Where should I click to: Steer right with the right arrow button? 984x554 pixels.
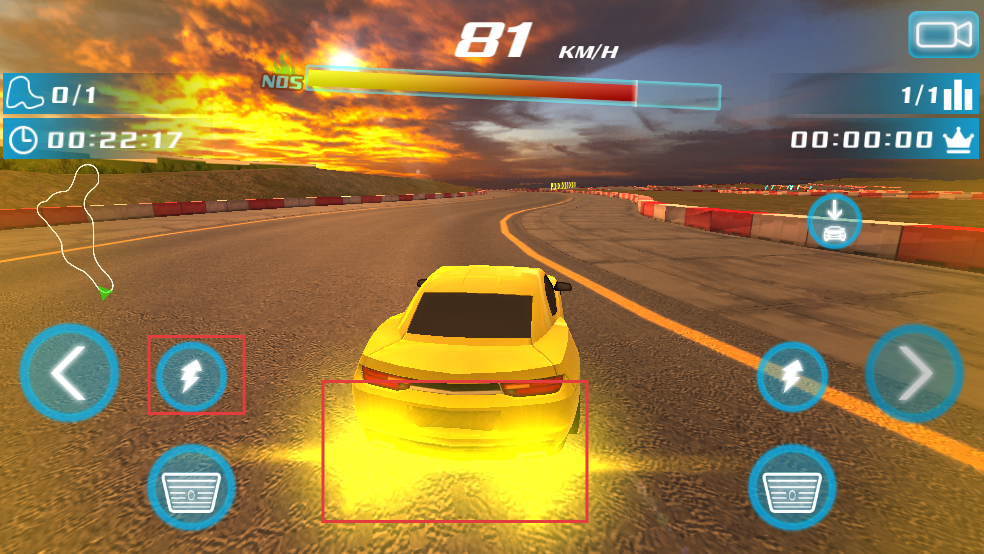click(x=914, y=373)
